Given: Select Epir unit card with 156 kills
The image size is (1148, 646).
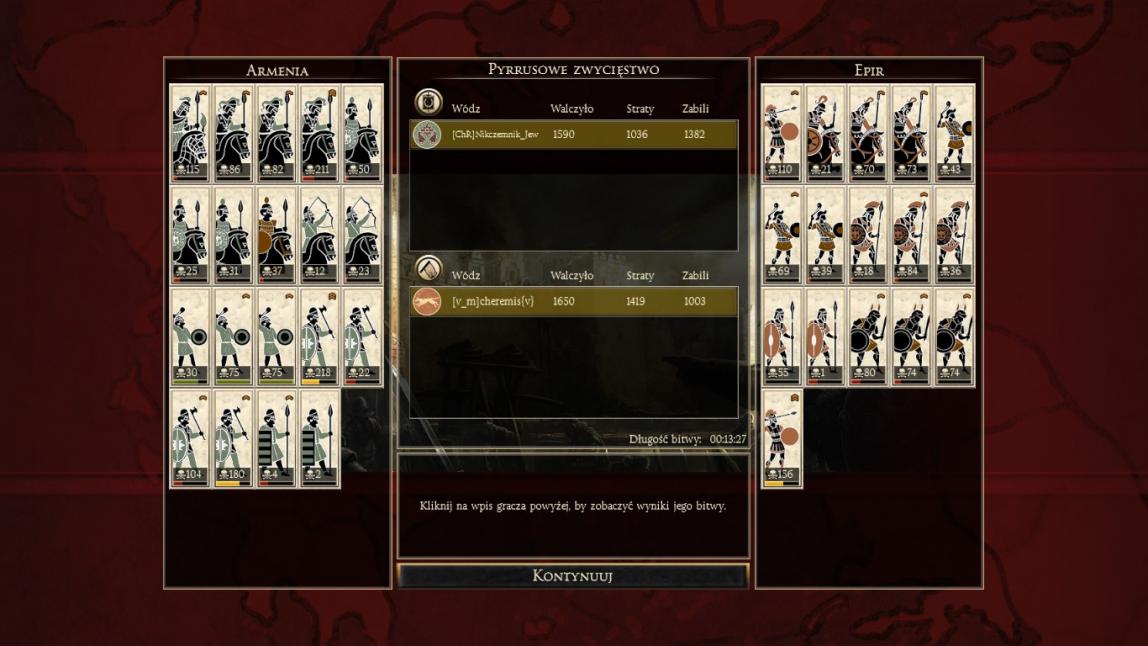Looking at the screenshot, I should click(782, 438).
